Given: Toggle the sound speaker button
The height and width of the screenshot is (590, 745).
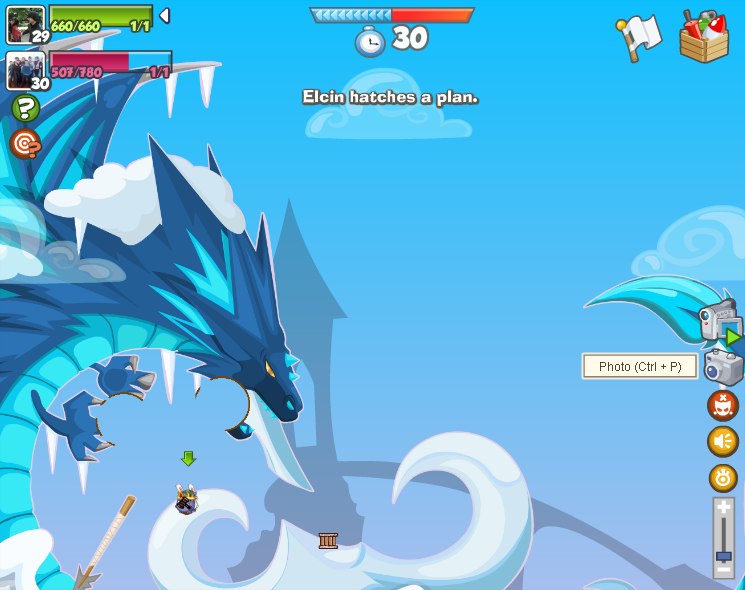Looking at the screenshot, I should pyautogui.click(x=722, y=441).
